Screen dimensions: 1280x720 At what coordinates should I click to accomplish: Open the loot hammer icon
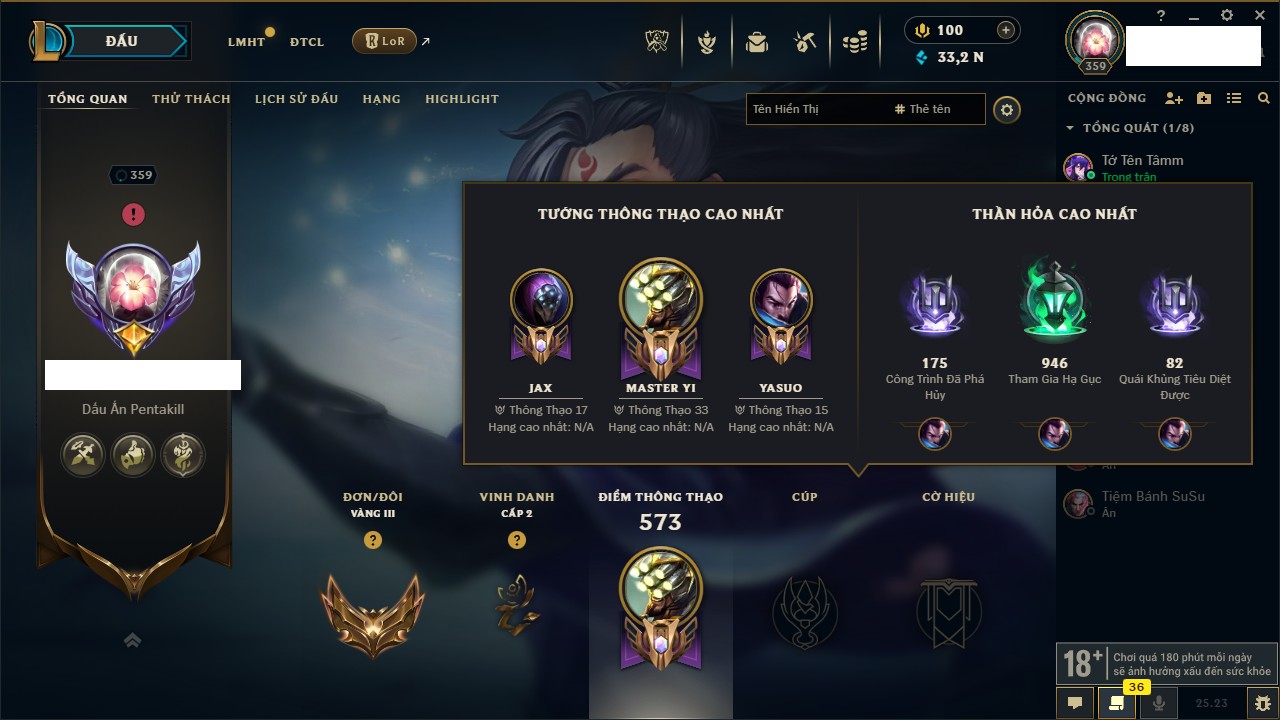point(805,42)
